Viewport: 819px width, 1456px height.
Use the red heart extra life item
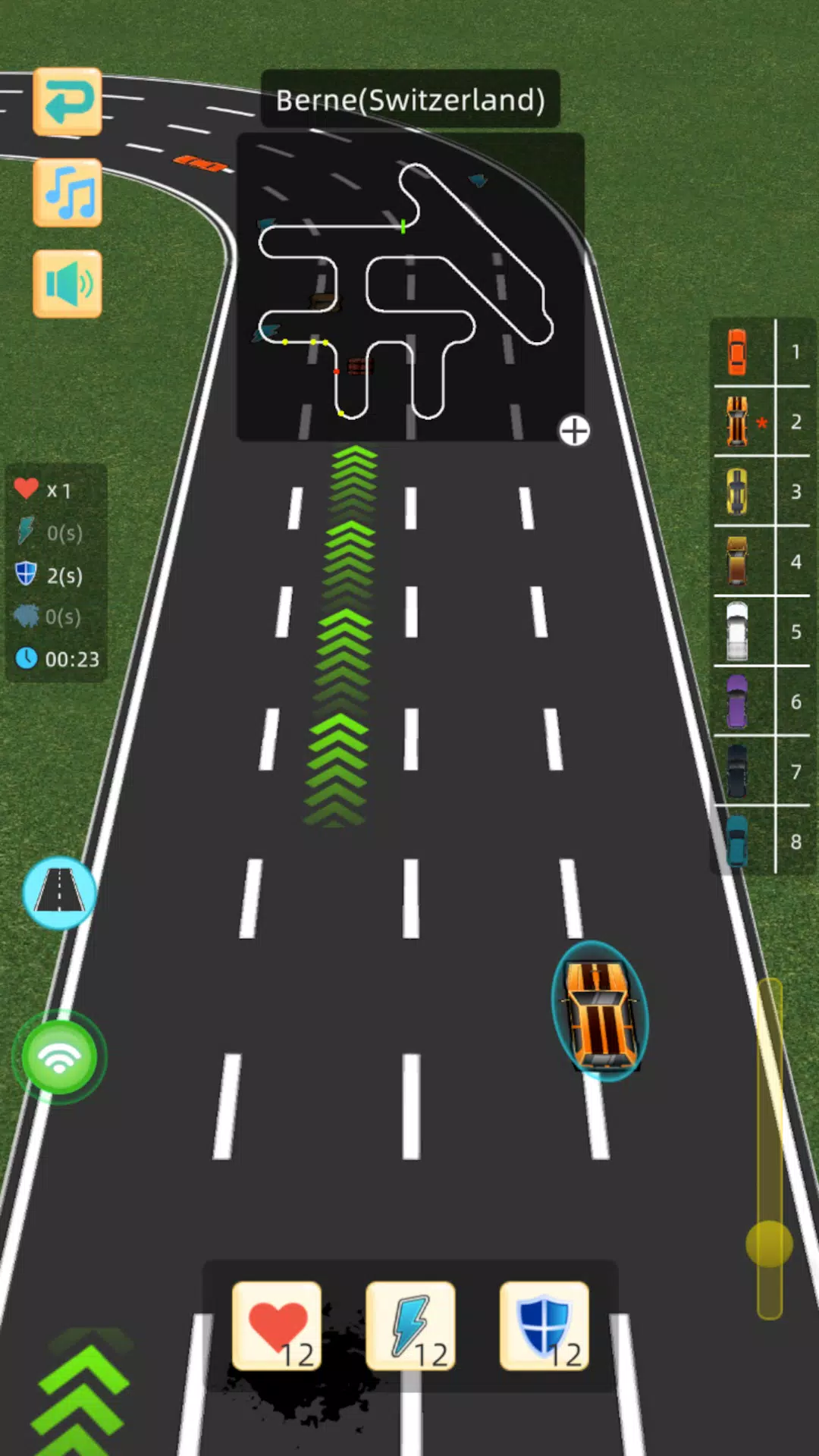(277, 1326)
